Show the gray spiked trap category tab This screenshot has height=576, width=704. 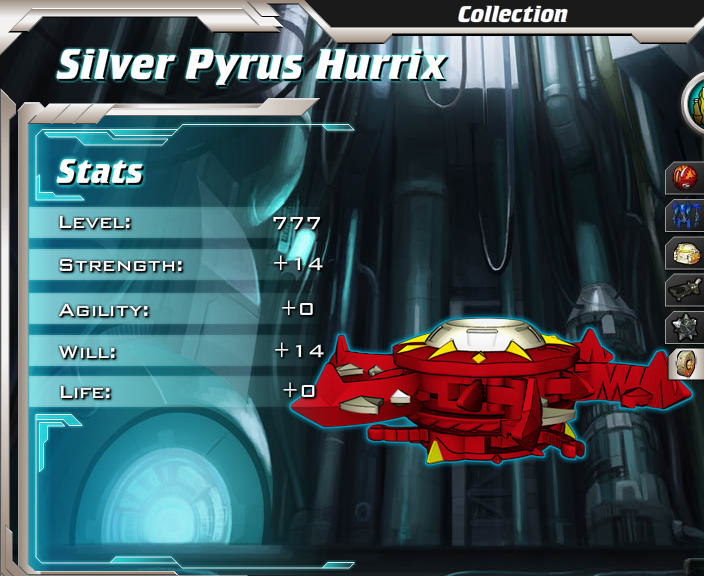pos(688,326)
